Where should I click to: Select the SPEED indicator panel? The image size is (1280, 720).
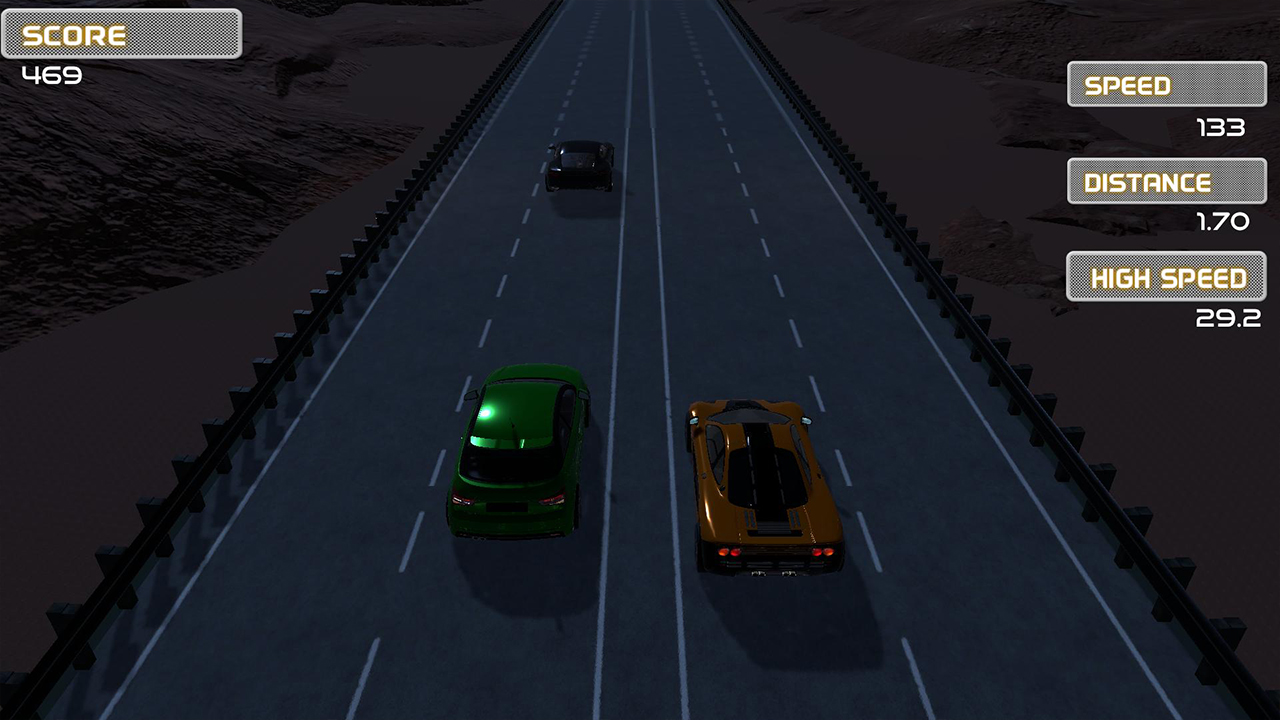click(1165, 84)
